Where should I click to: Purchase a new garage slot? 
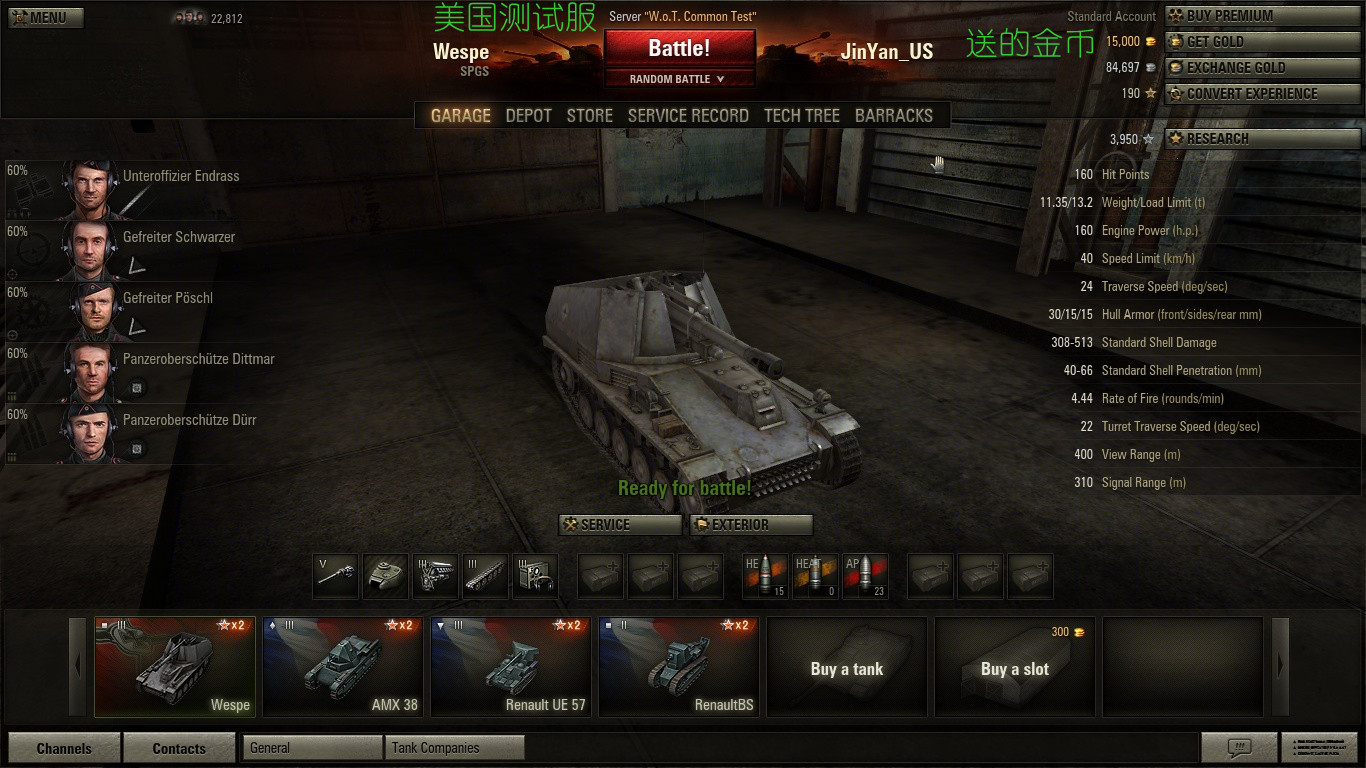1015,667
